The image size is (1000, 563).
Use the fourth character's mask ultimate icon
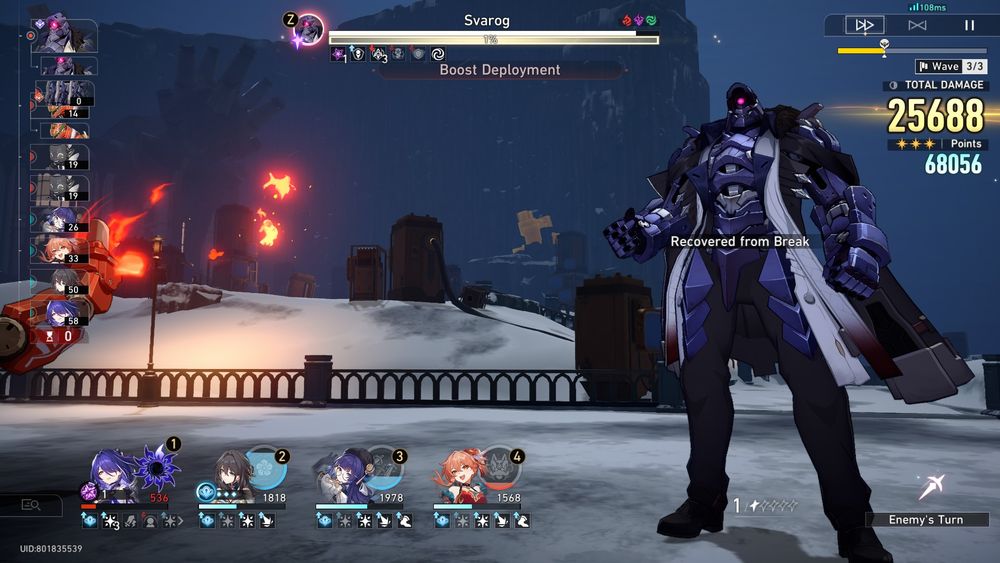499,468
